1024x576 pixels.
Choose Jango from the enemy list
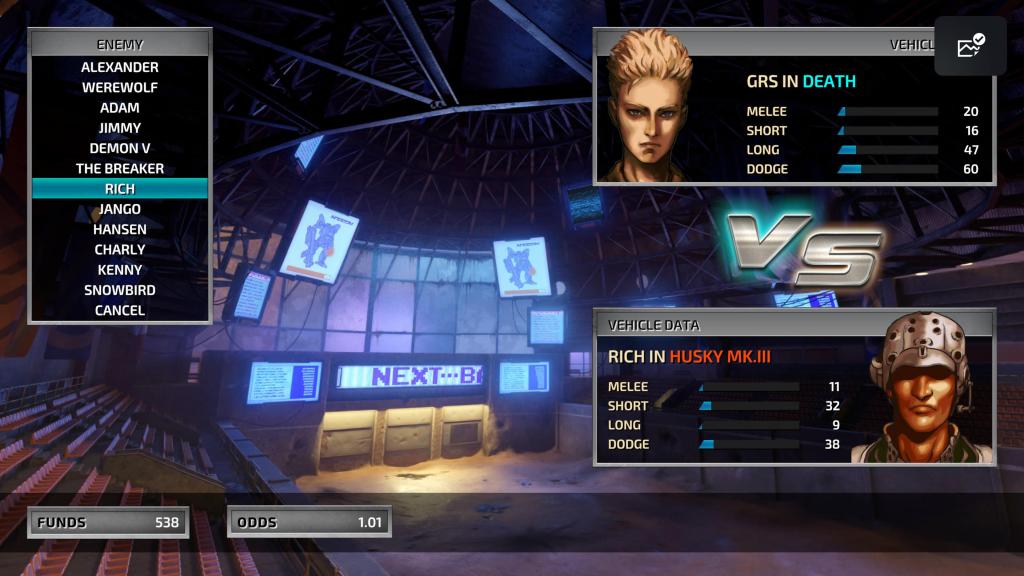pyautogui.click(x=120, y=209)
